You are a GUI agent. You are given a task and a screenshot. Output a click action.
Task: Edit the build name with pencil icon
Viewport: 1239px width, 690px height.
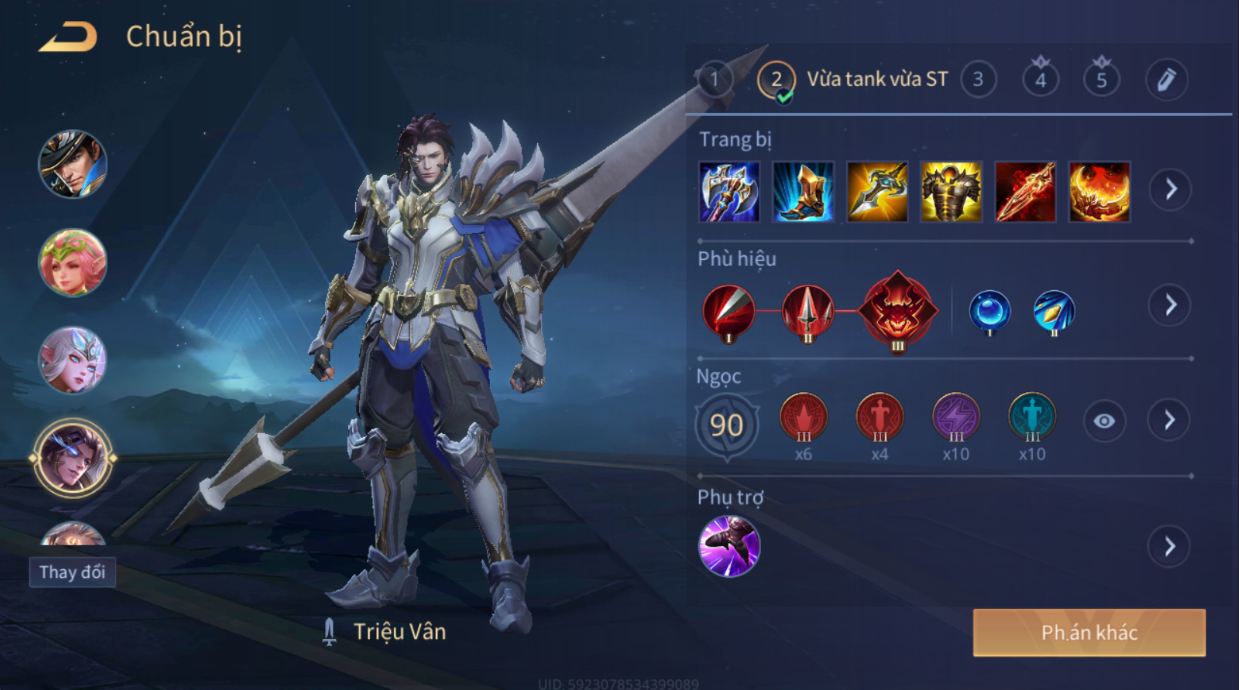[x=1166, y=80]
